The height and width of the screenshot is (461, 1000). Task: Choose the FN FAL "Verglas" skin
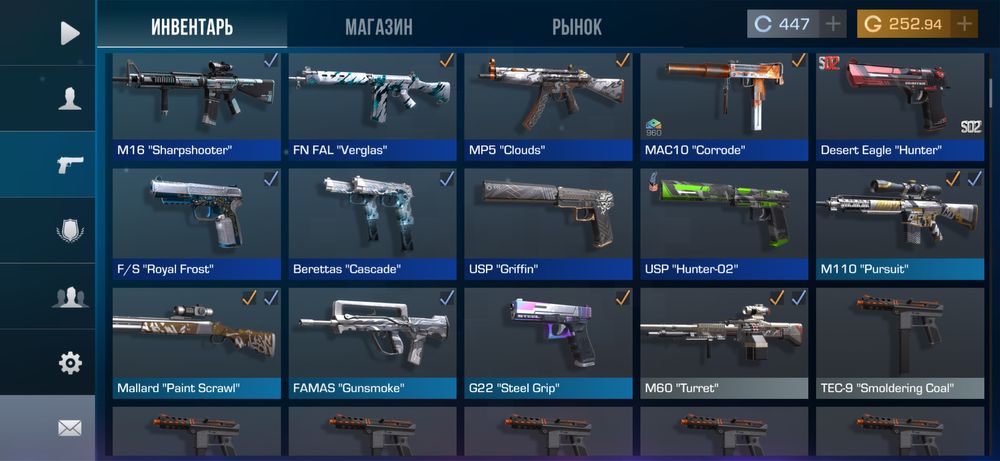372,105
